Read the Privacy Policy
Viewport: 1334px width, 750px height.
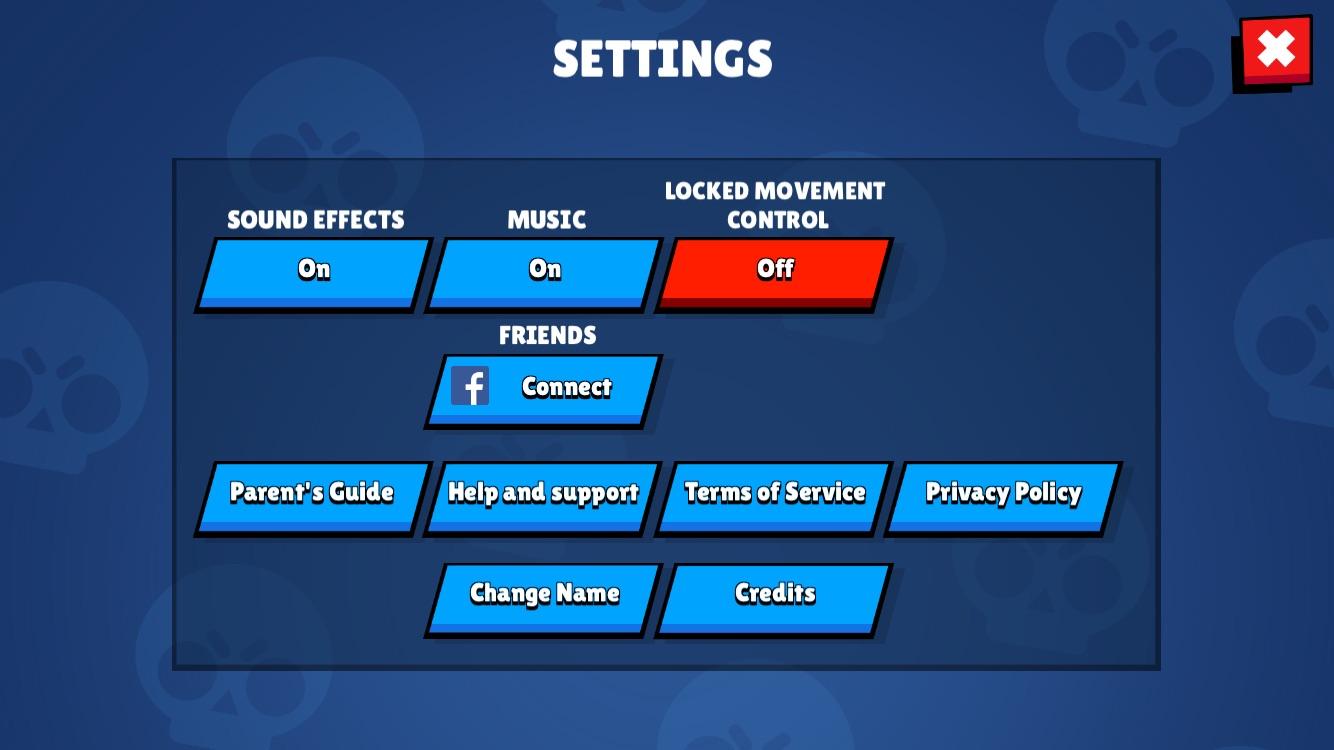pyautogui.click(x=1003, y=492)
